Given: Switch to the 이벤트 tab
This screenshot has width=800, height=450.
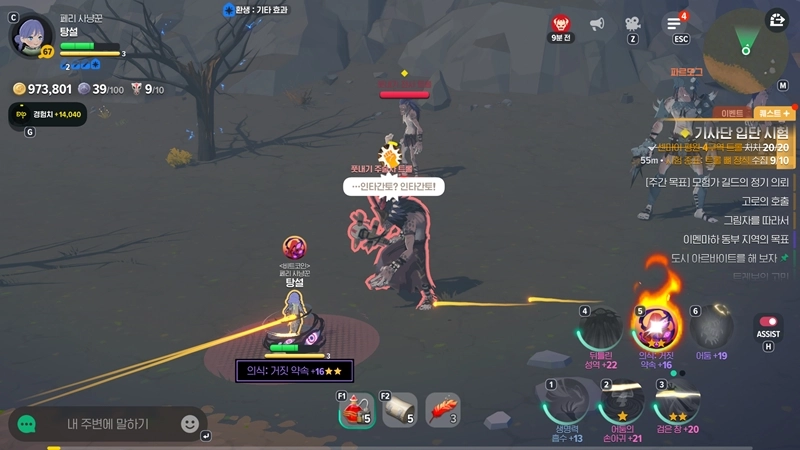Looking at the screenshot, I should point(732,114).
